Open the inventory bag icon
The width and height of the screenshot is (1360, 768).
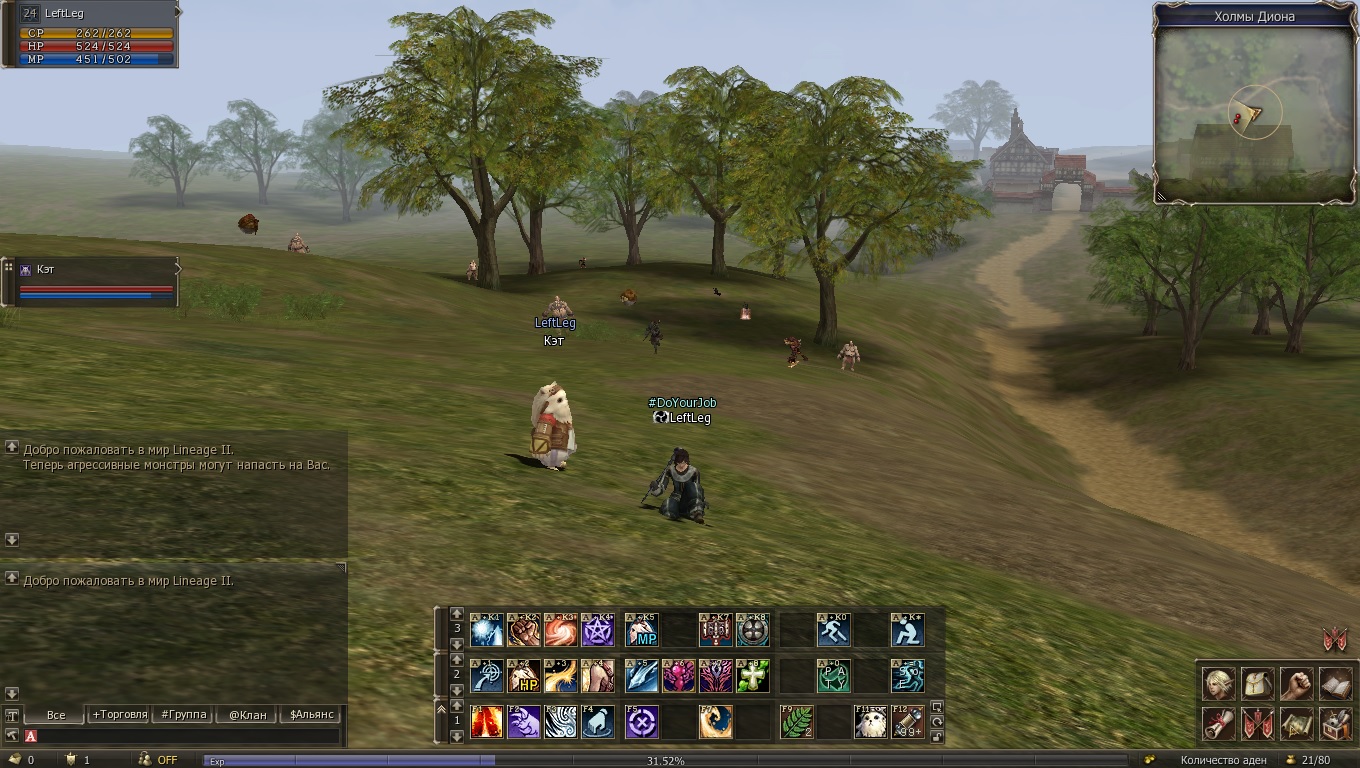click(x=1257, y=684)
